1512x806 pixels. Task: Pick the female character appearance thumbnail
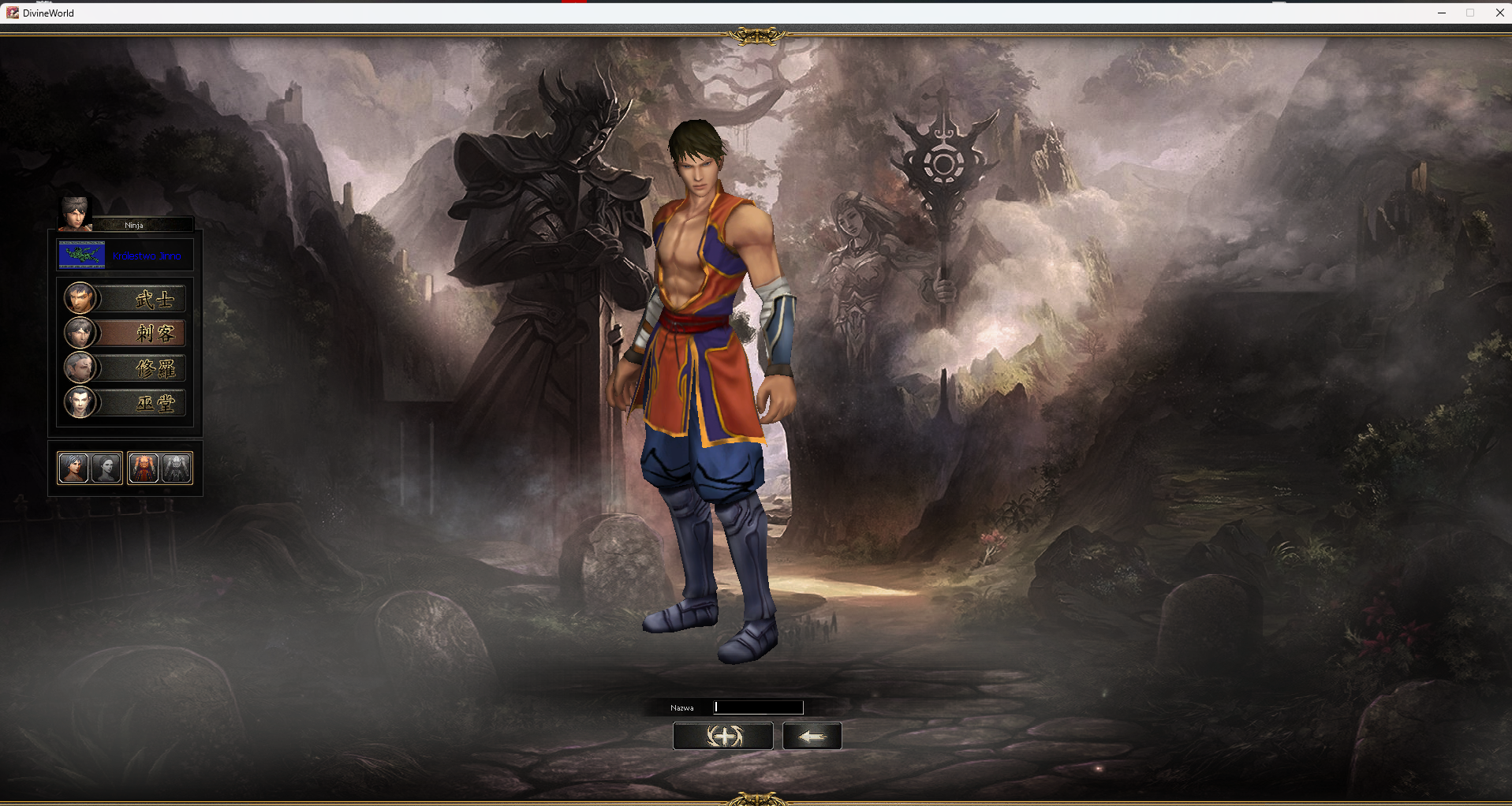coord(106,468)
